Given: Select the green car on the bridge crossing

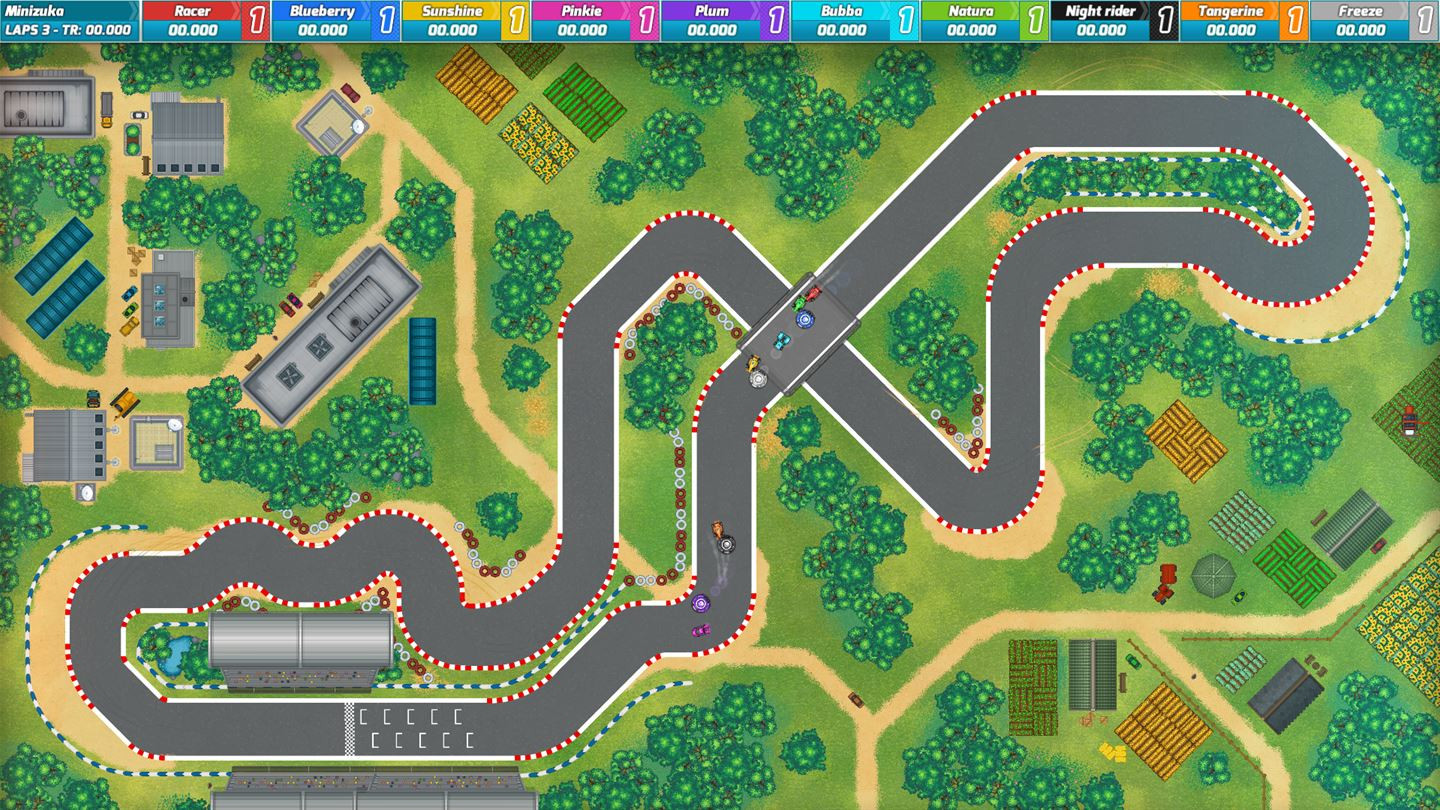Looking at the screenshot, I should click(800, 302).
